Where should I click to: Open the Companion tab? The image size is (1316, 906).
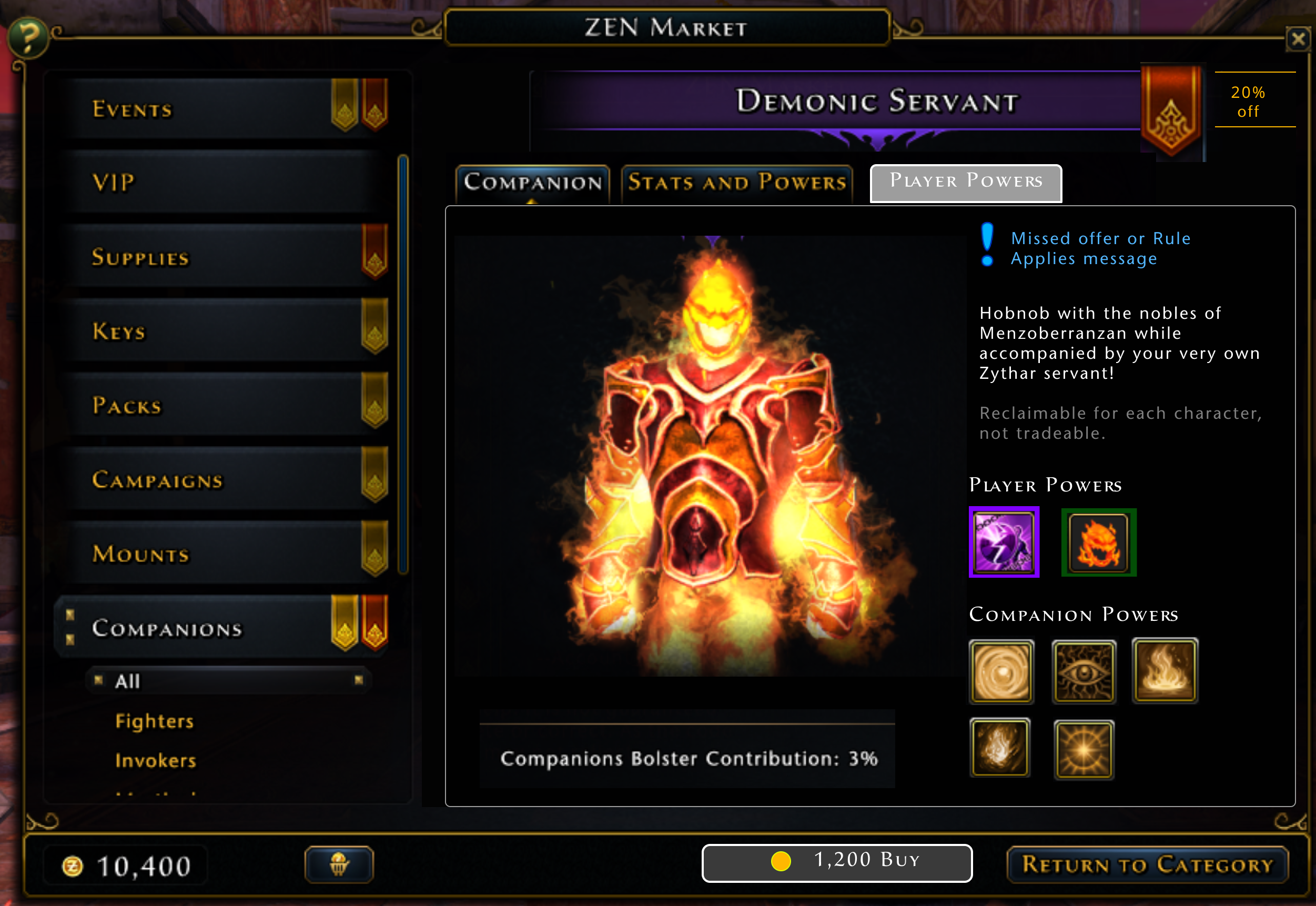tap(532, 182)
